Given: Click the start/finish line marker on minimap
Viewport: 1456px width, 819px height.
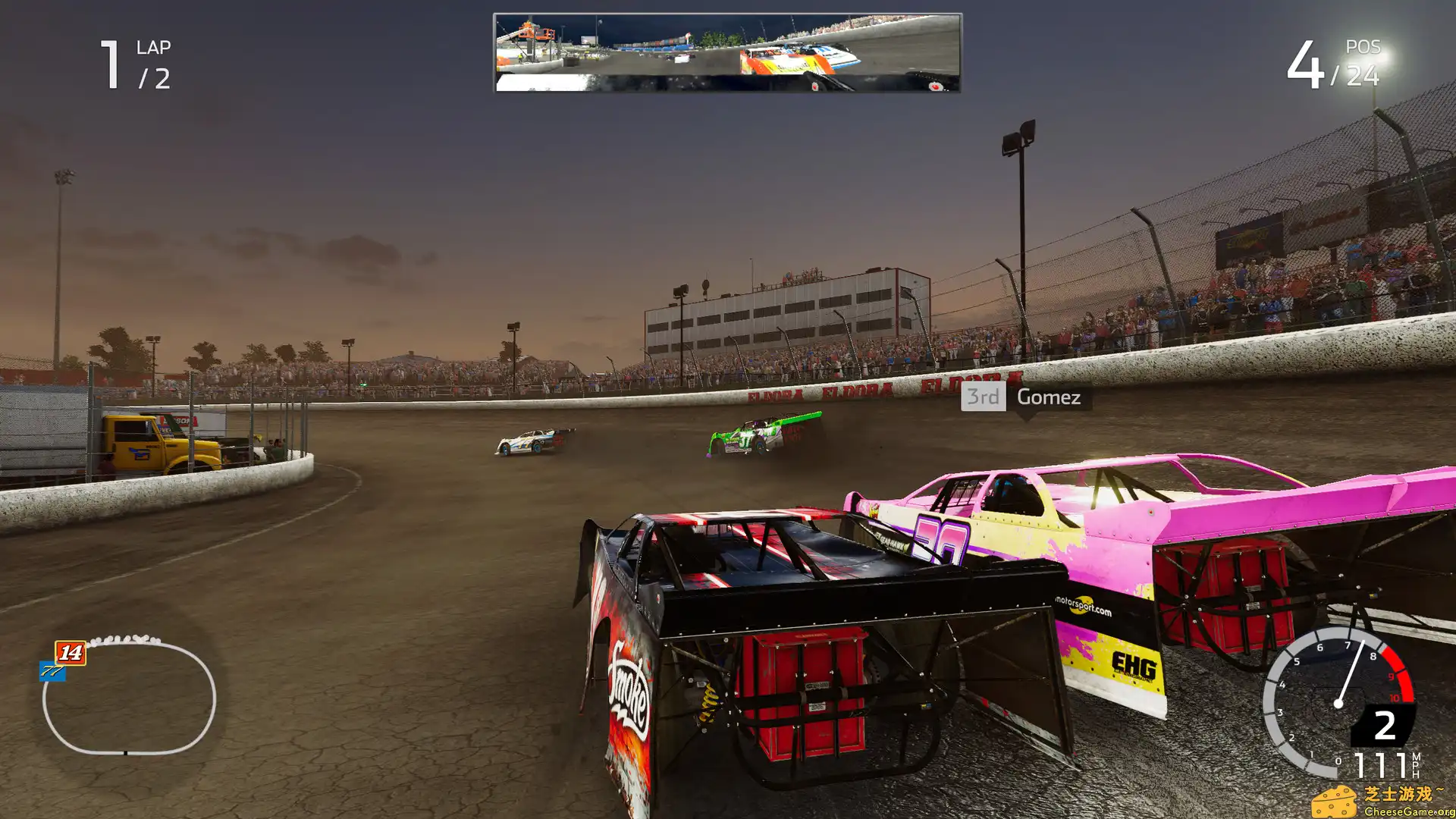Looking at the screenshot, I should click(125, 752).
